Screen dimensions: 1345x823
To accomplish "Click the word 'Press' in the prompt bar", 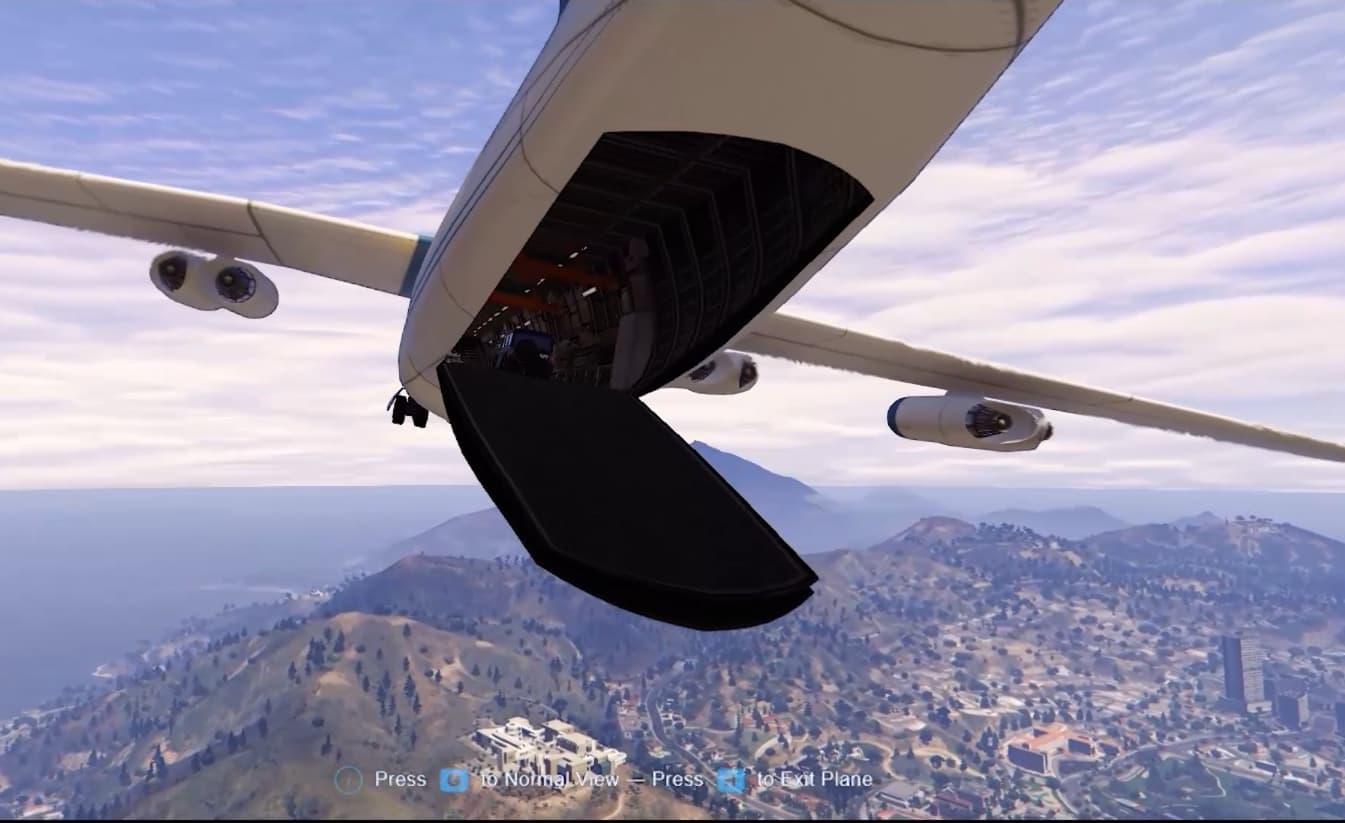I will tap(400, 778).
